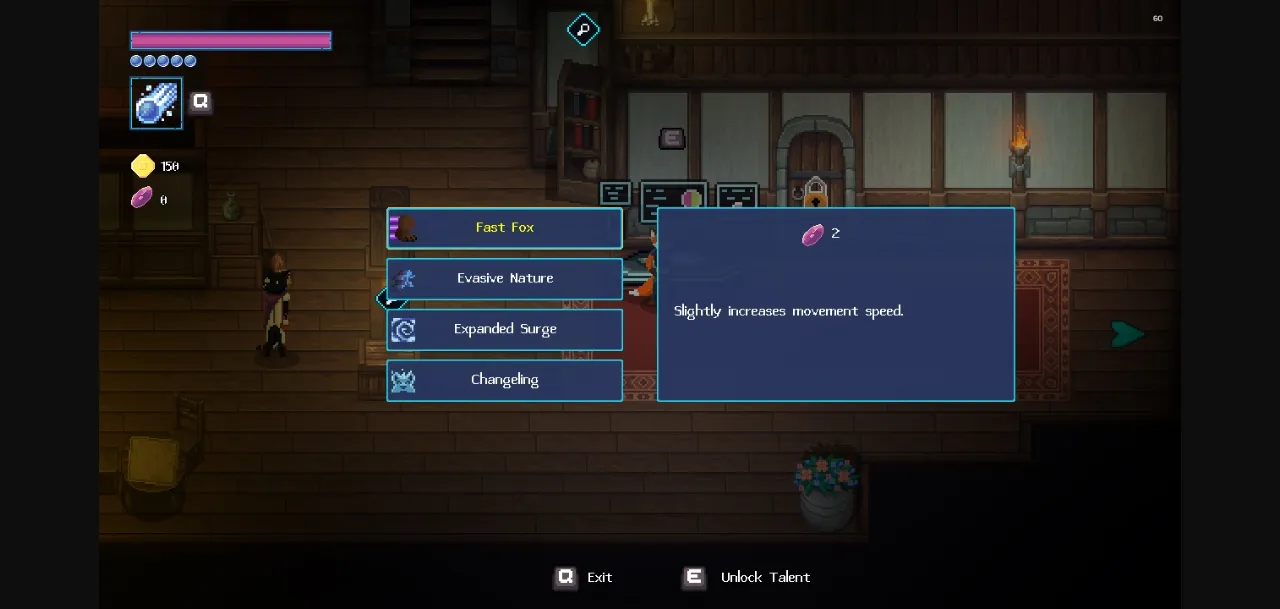Click the teal next-page arrow
Screen dimensions: 1280x609
1127,334
